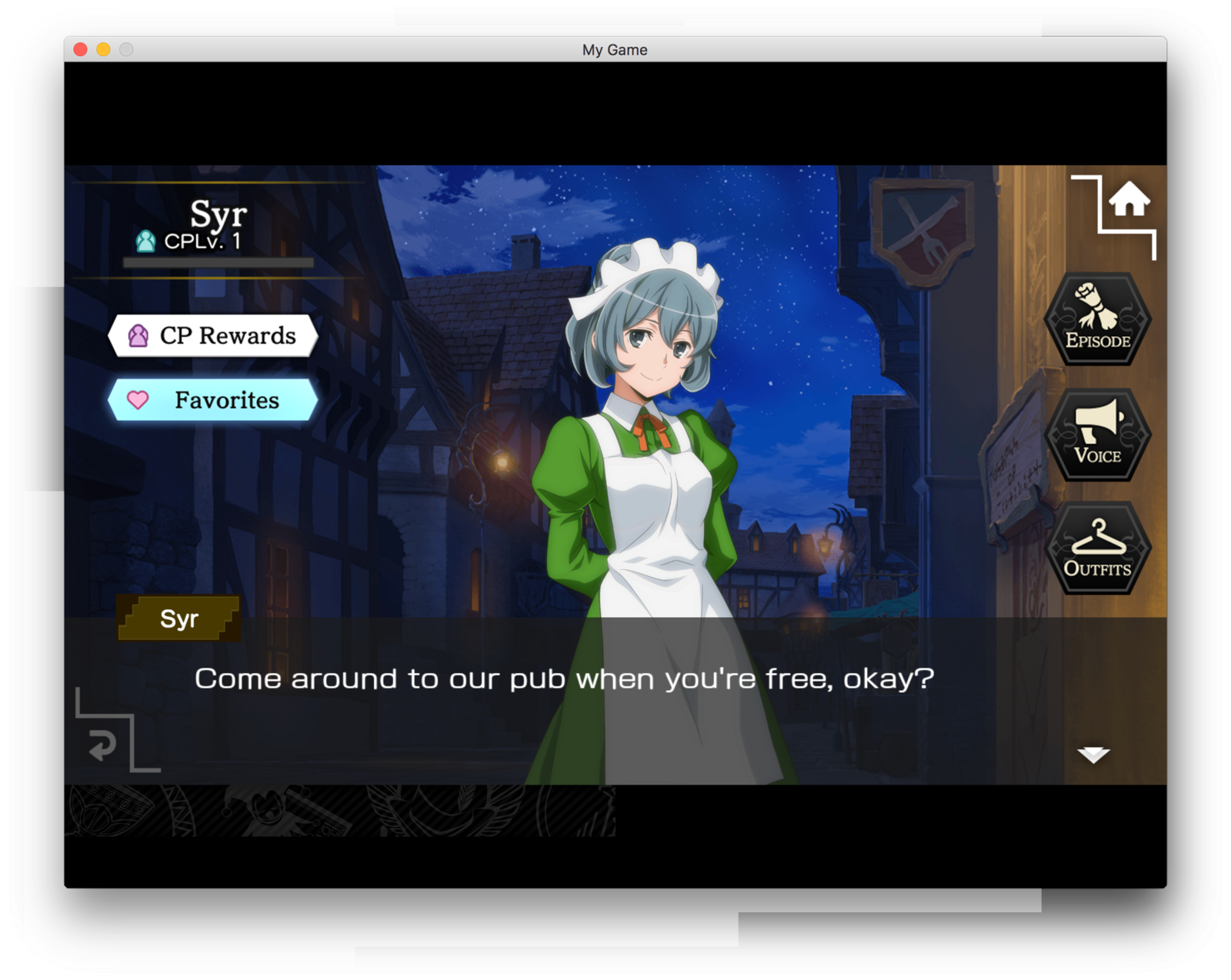This screenshot has height=980, width=1231.
Task: Open the CP Rewards panel
Action: click(x=213, y=335)
